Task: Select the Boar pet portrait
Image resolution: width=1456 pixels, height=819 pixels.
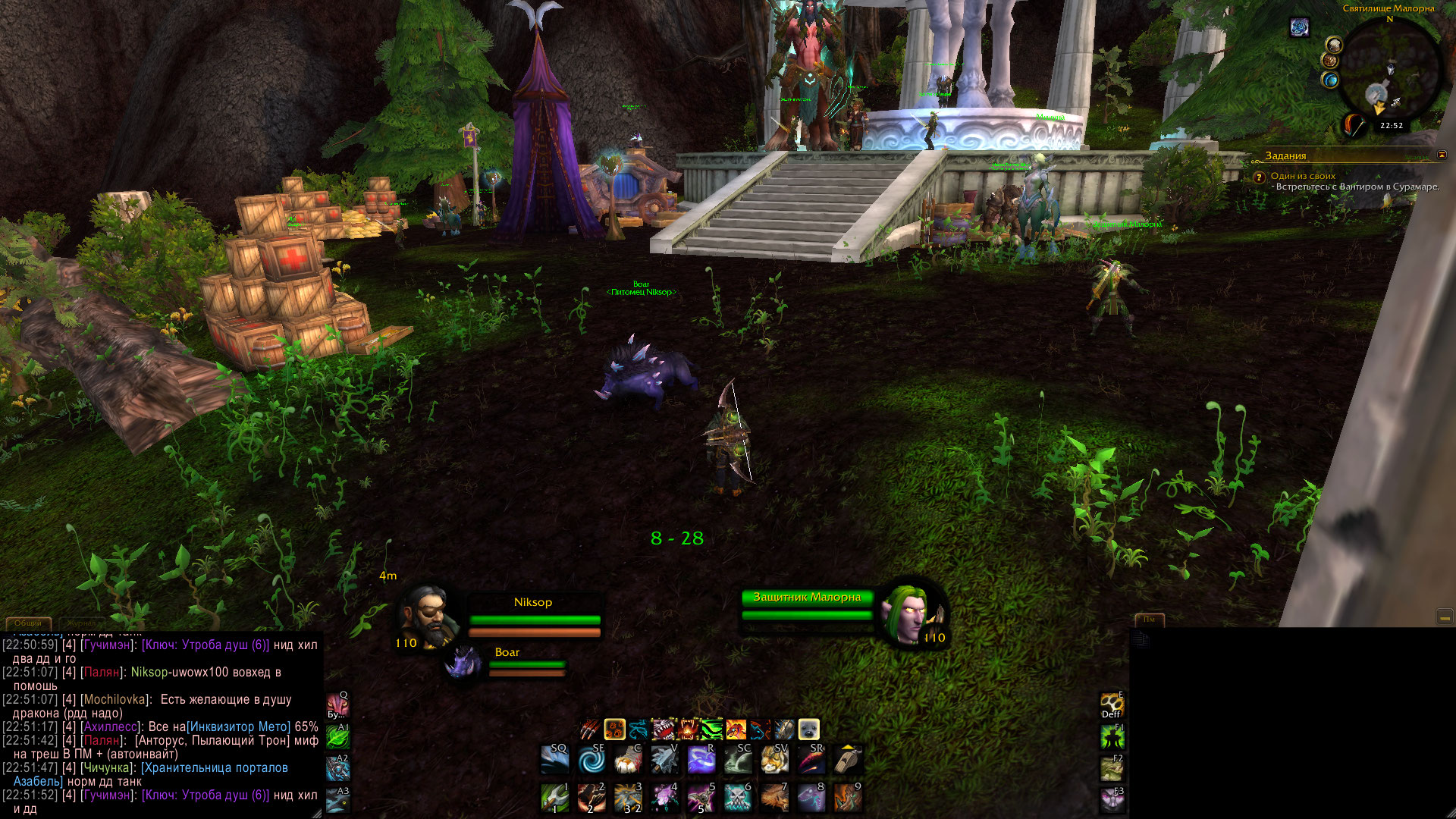Action: coord(463,662)
